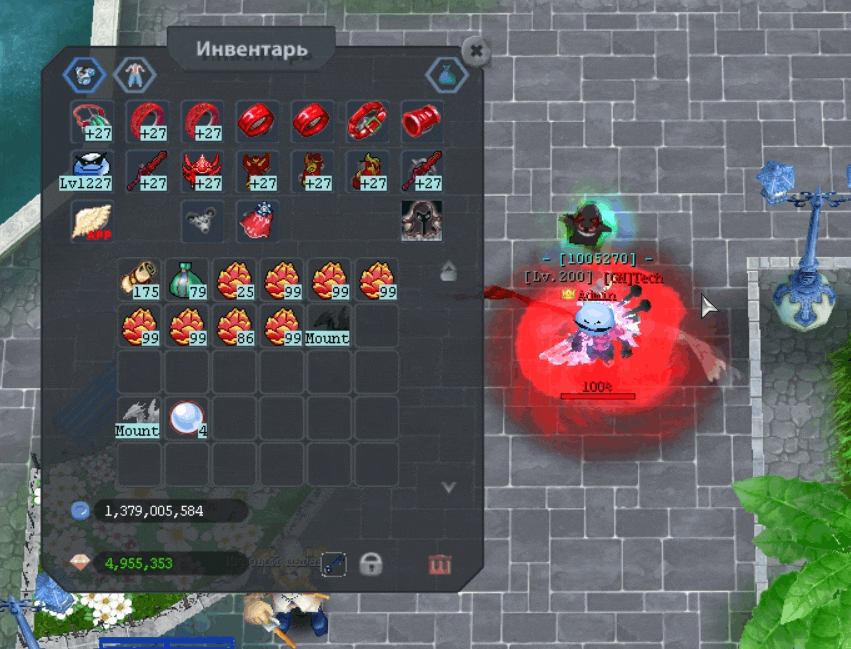The width and height of the screenshot is (851, 649).
Task: Click the blue key icon button
Action: 334,564
